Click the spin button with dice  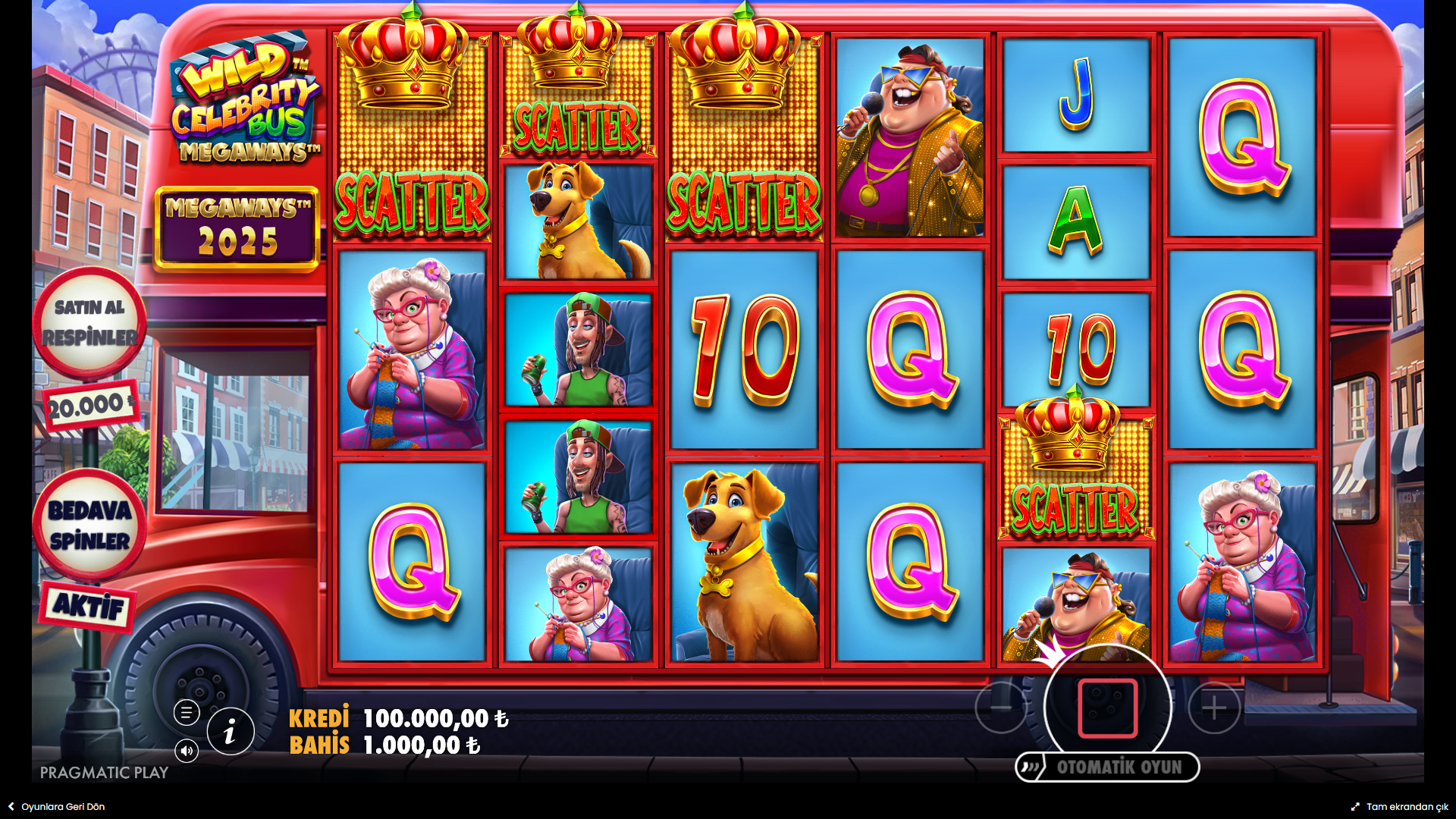(x=1107, y=708)
